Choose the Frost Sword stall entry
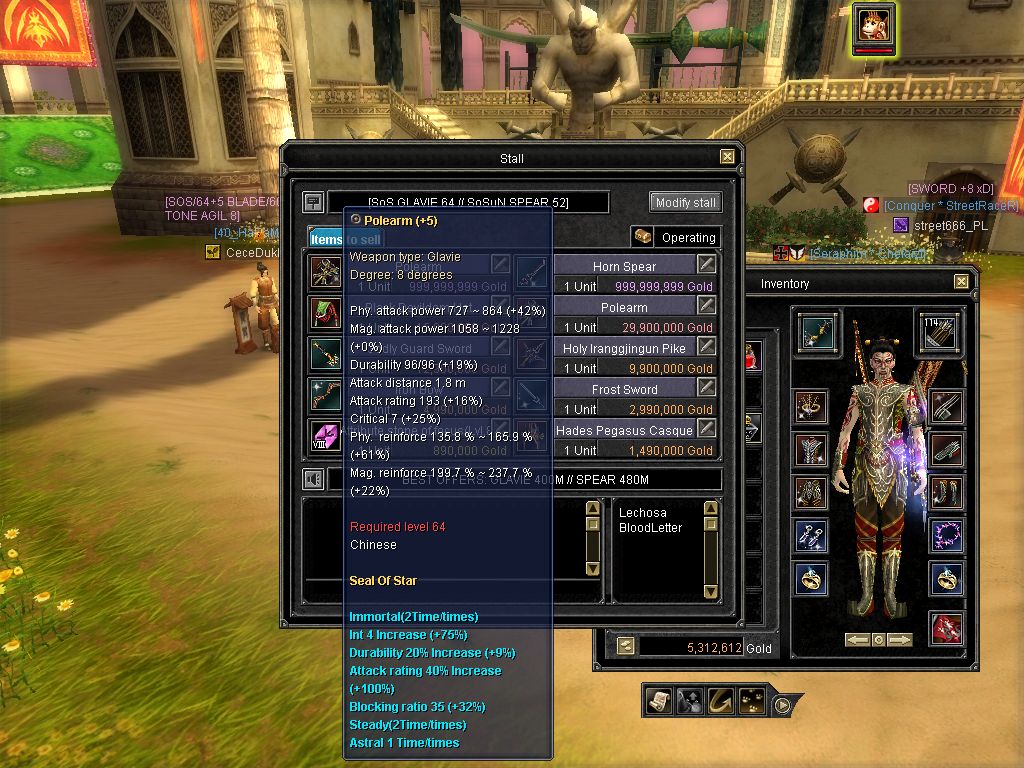Screen dimensions: 1024x768 pyautogui.click(x=624, y=389)
